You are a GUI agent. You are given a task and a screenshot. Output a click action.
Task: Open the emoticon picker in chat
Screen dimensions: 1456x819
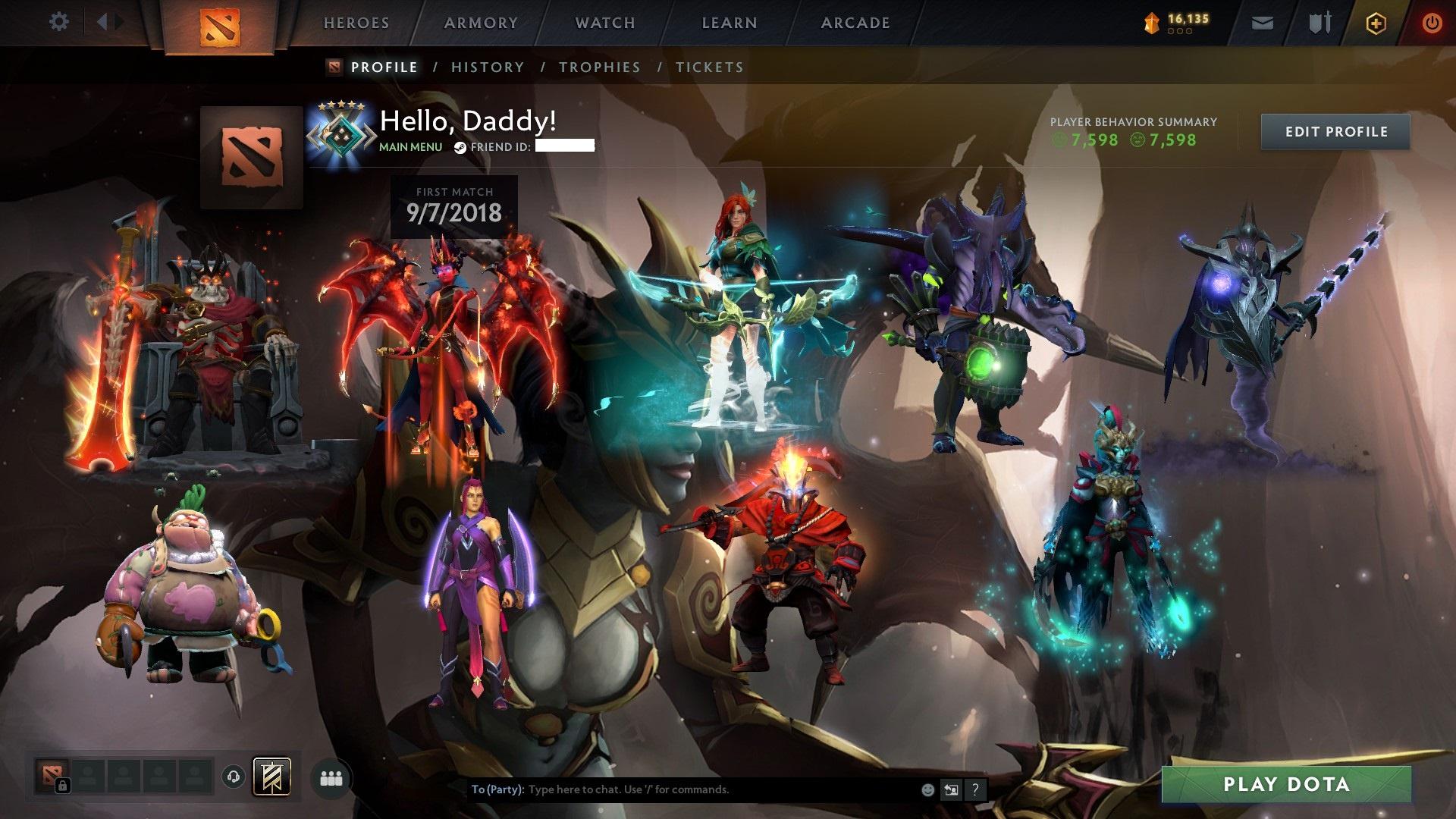tap(927, 790)
